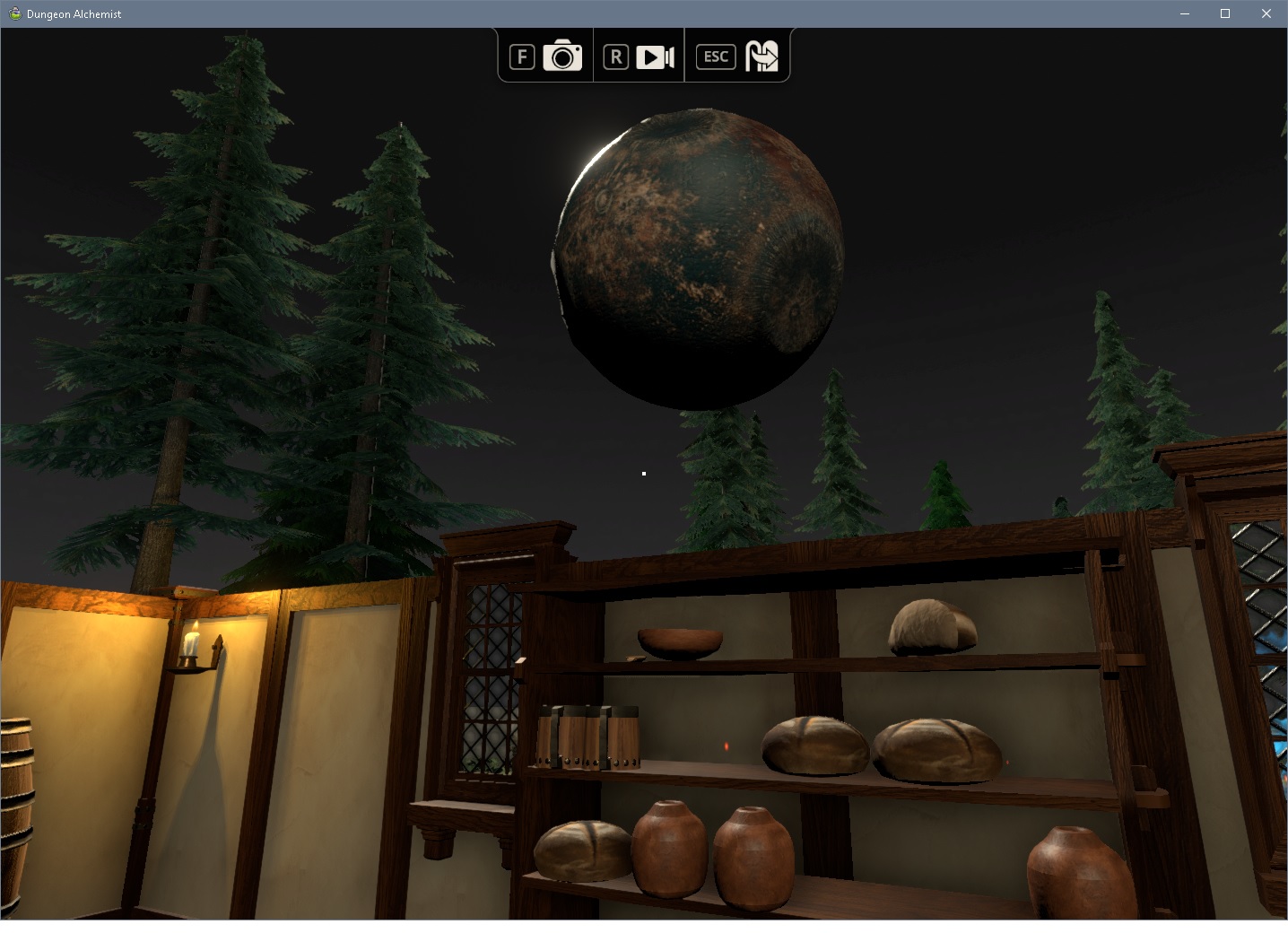The width and height of the screenshot is (1288, 933).
Task: Minimize the Dungeon Alchemist window
Action: coord(1184,13)
